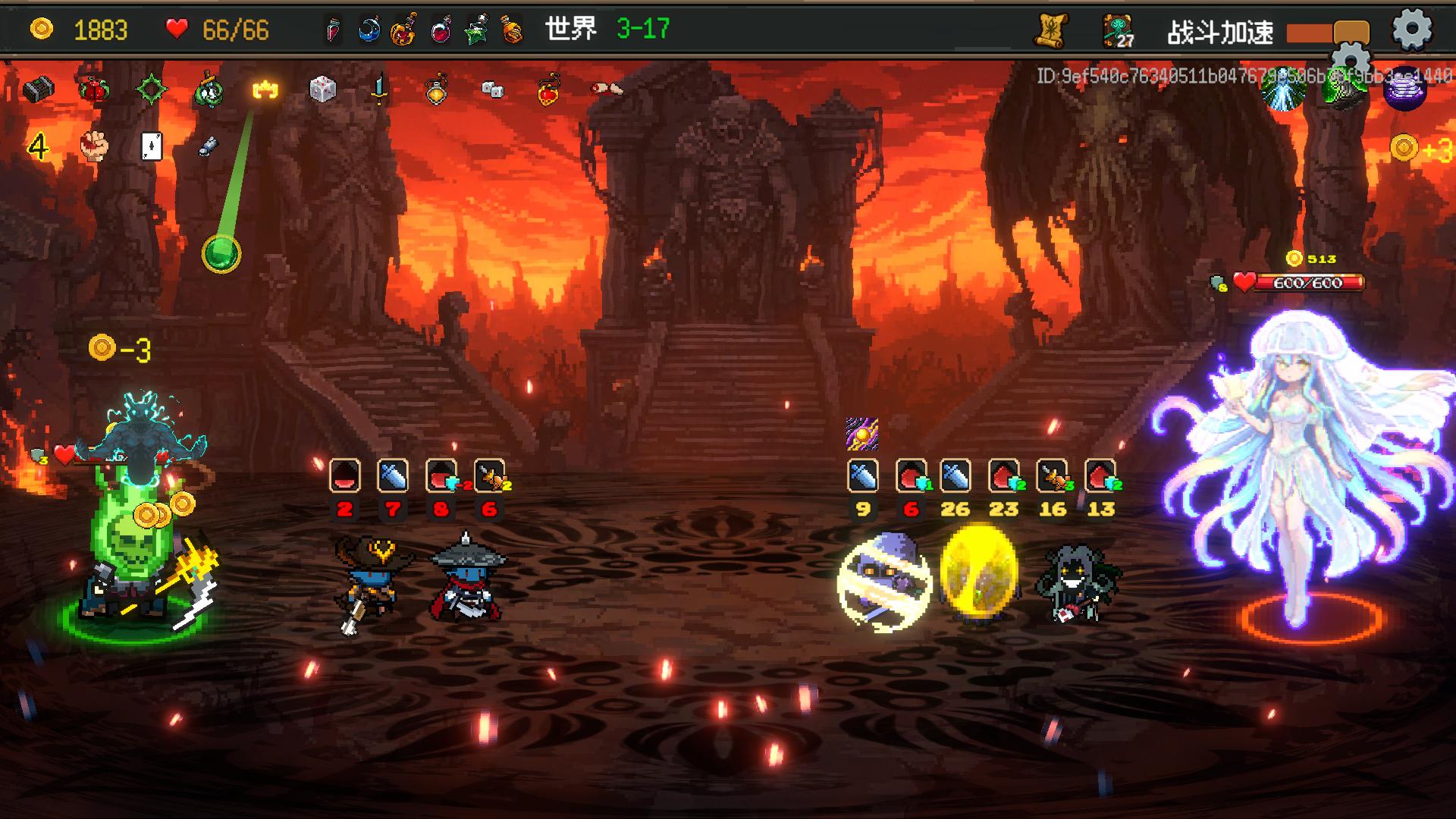The height and width of the screenshot is (819, 1456).
Task: Inspect the white dice relic
Action: [x=322, y=90]
